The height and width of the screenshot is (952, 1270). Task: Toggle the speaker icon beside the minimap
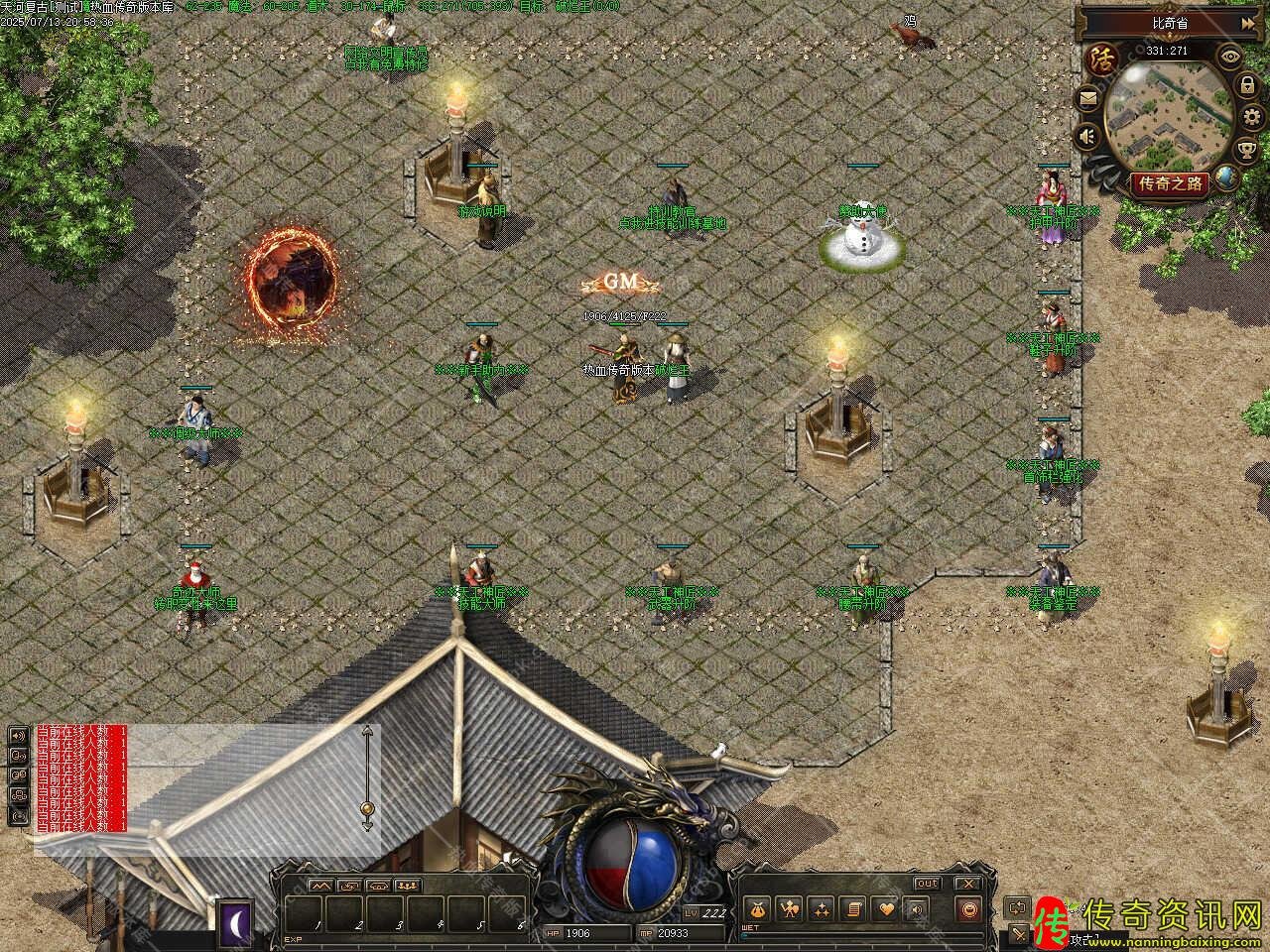(1088, 136)
